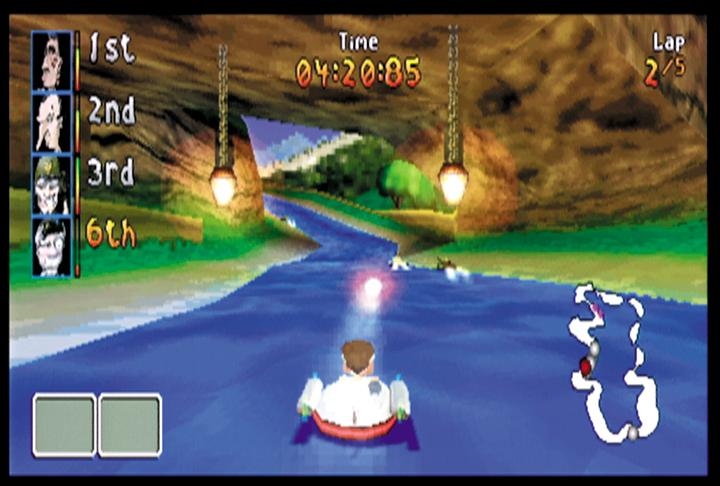This screenshot has height=486, width=720.
Task: Open the track minimap
Action: click(x=611, y=364)
